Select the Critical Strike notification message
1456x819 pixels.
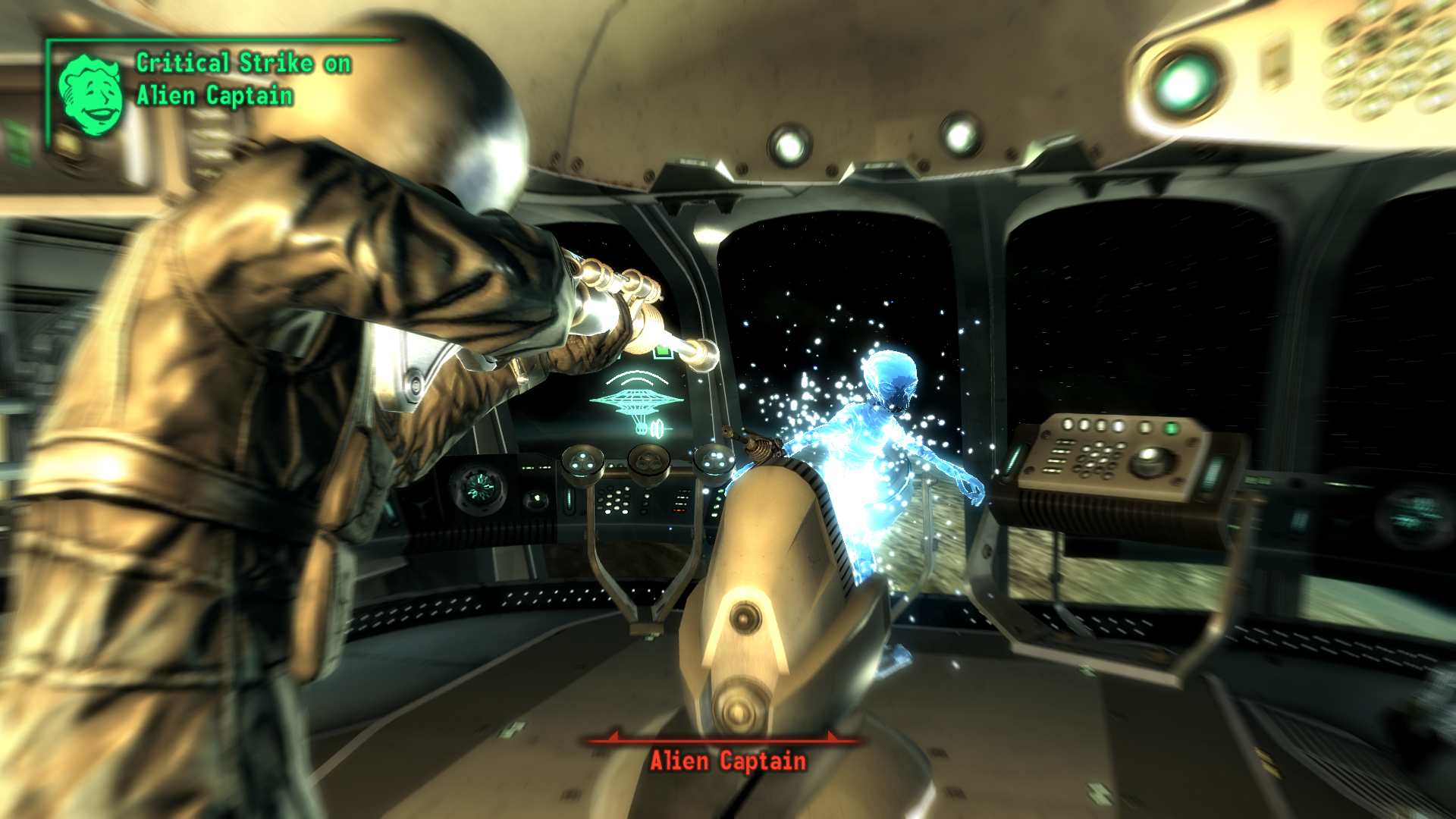coord(243,79)
